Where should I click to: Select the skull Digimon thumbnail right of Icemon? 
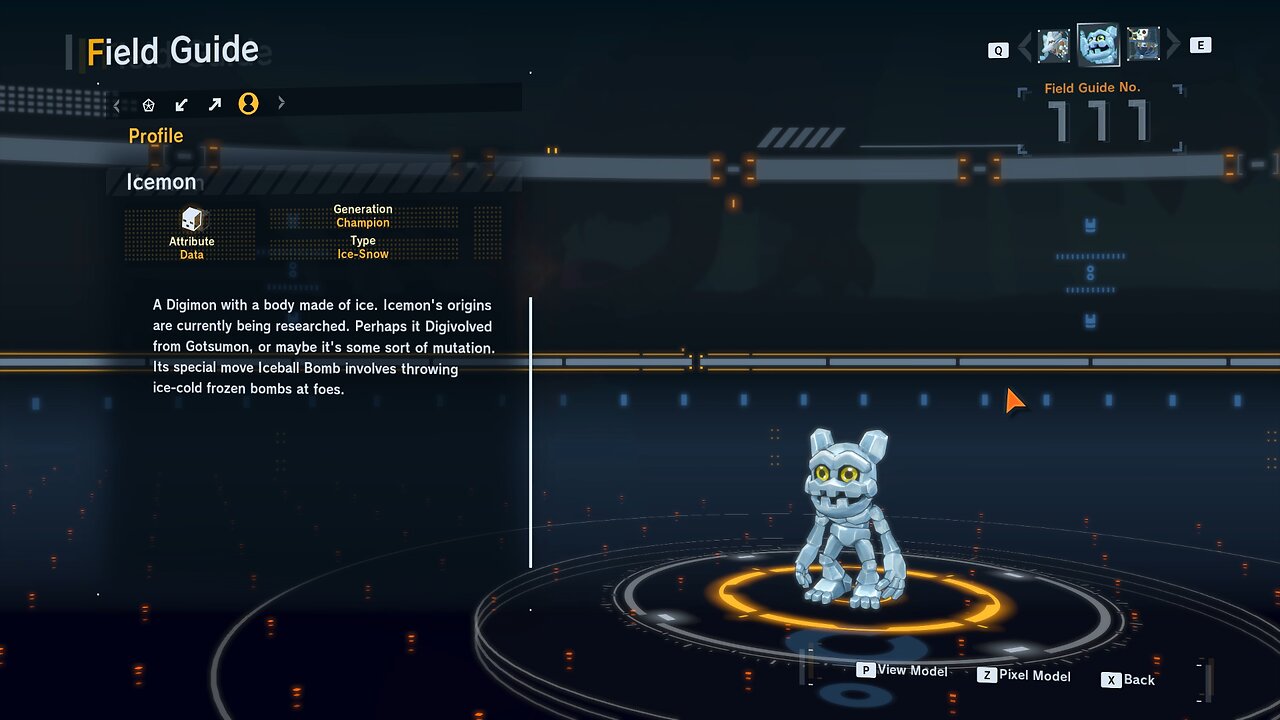(x=1143, y=45)
